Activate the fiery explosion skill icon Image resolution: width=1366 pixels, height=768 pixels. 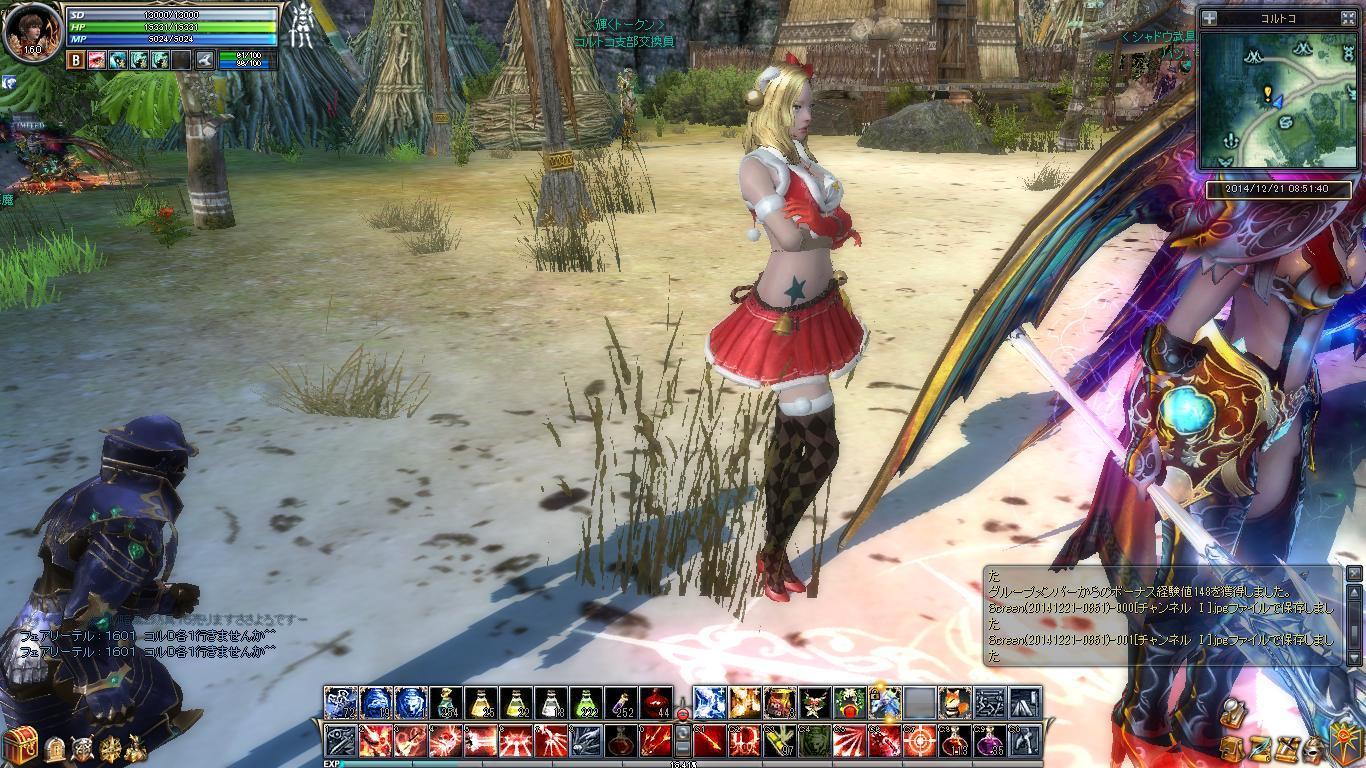(x=745, y=703)
